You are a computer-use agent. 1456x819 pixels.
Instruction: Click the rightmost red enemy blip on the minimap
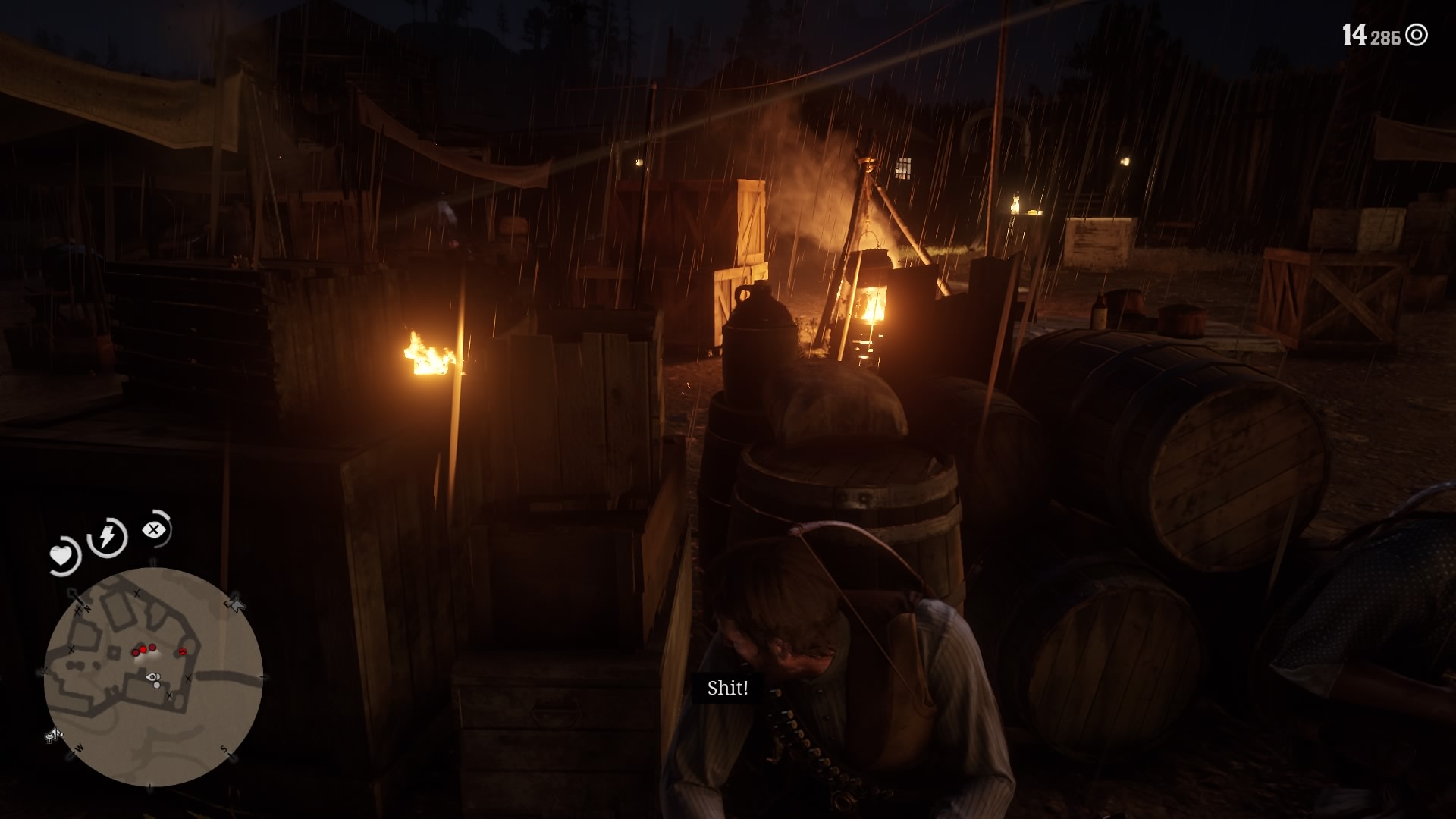182,652
